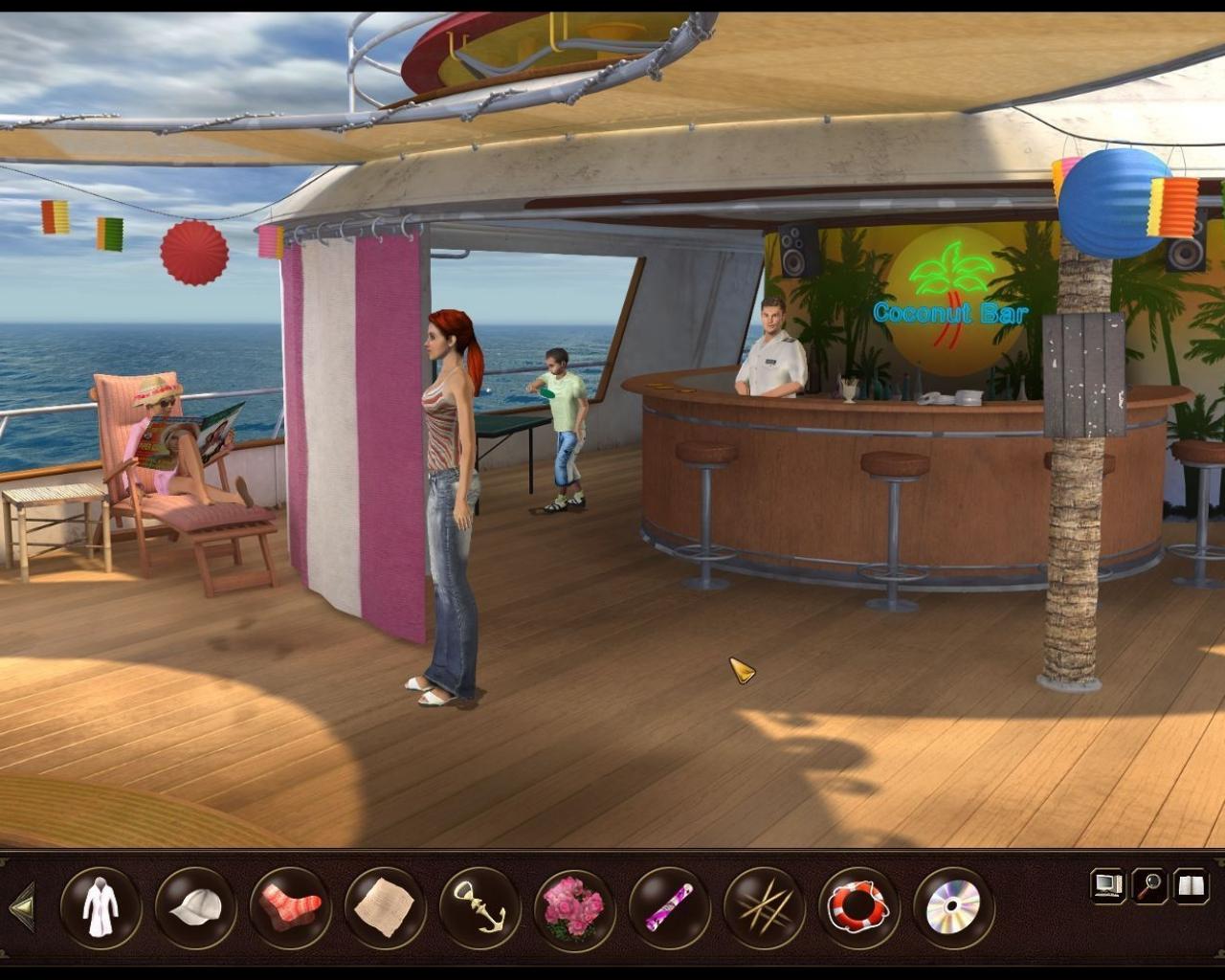Viewport: 1225px width, 980px height.
Task: Click the blue paper lantern hanging up right
Action: pyautogui.click(x=1112, y=203)
